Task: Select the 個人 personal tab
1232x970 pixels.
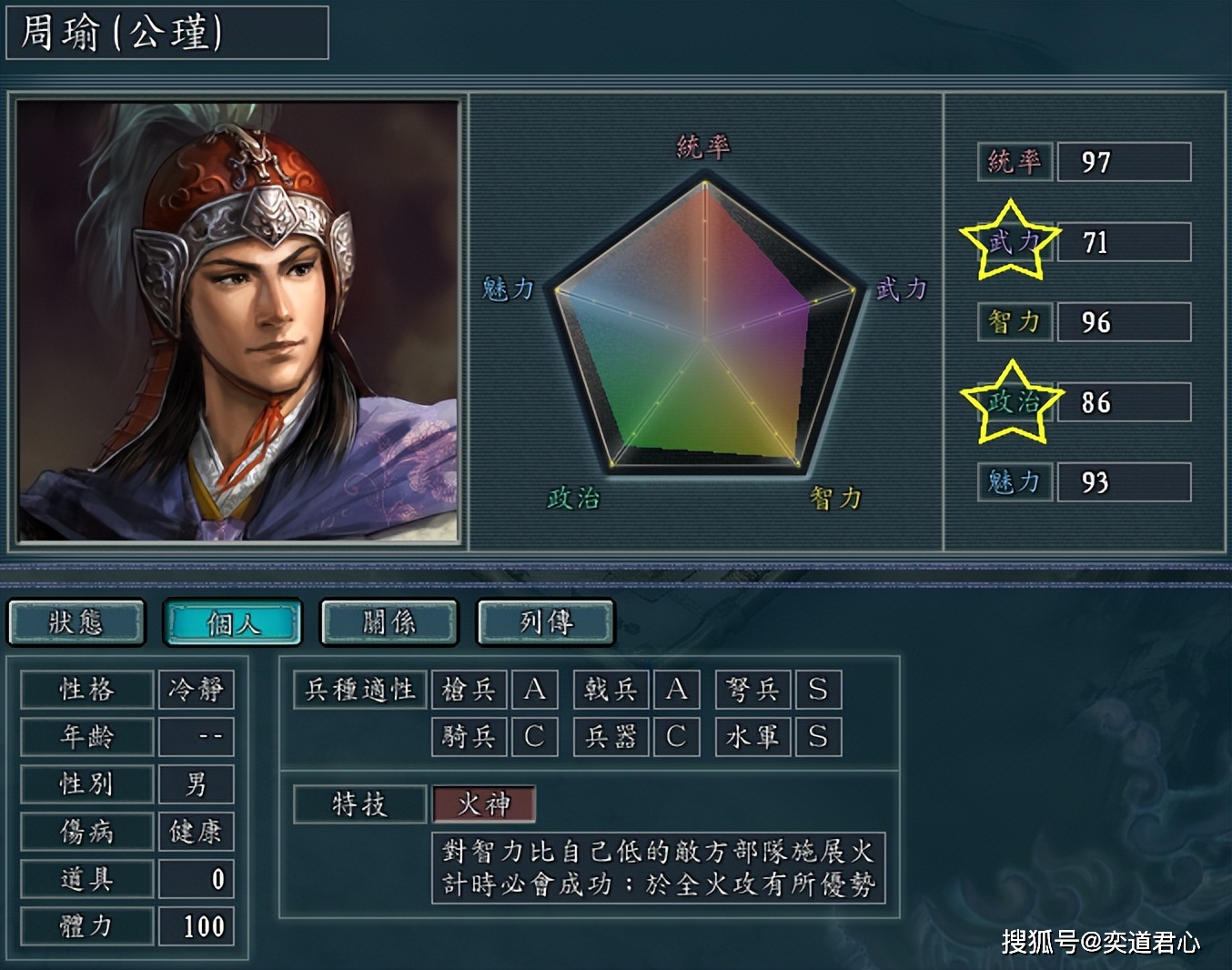Action: 233,622
